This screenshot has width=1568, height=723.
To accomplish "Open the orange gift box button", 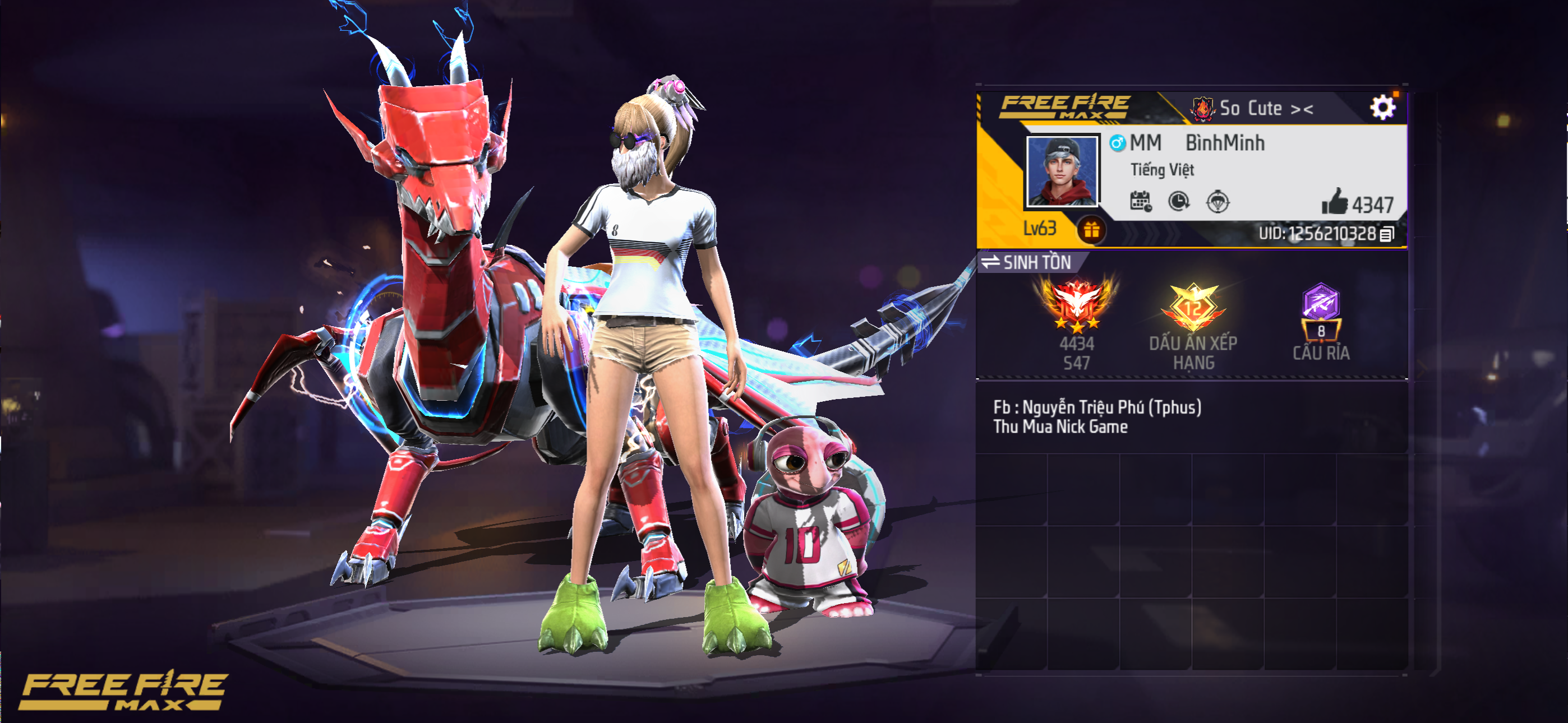I will click(x=1091, y=230).
